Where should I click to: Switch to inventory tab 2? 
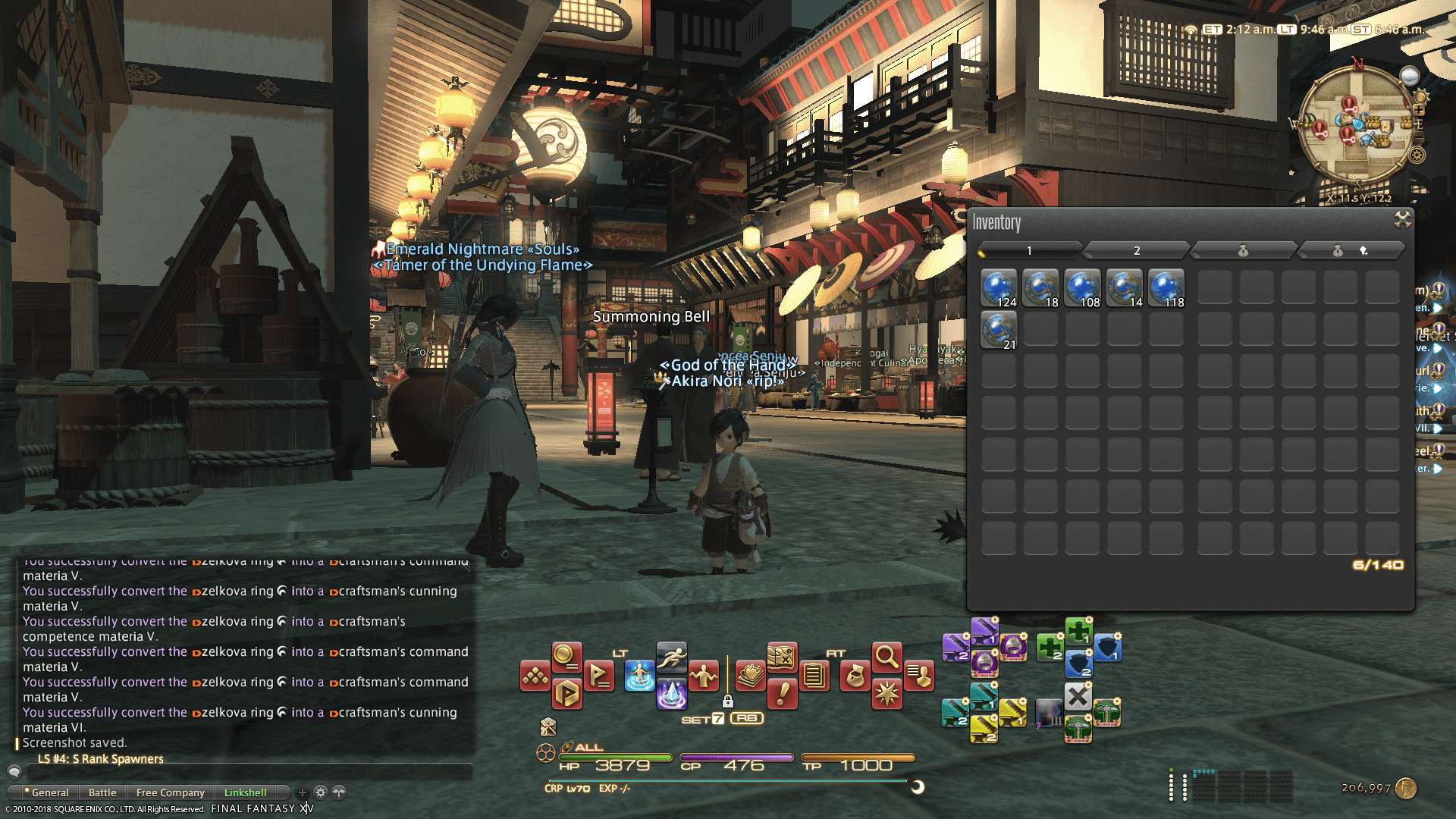click(x=1137, y=250)
